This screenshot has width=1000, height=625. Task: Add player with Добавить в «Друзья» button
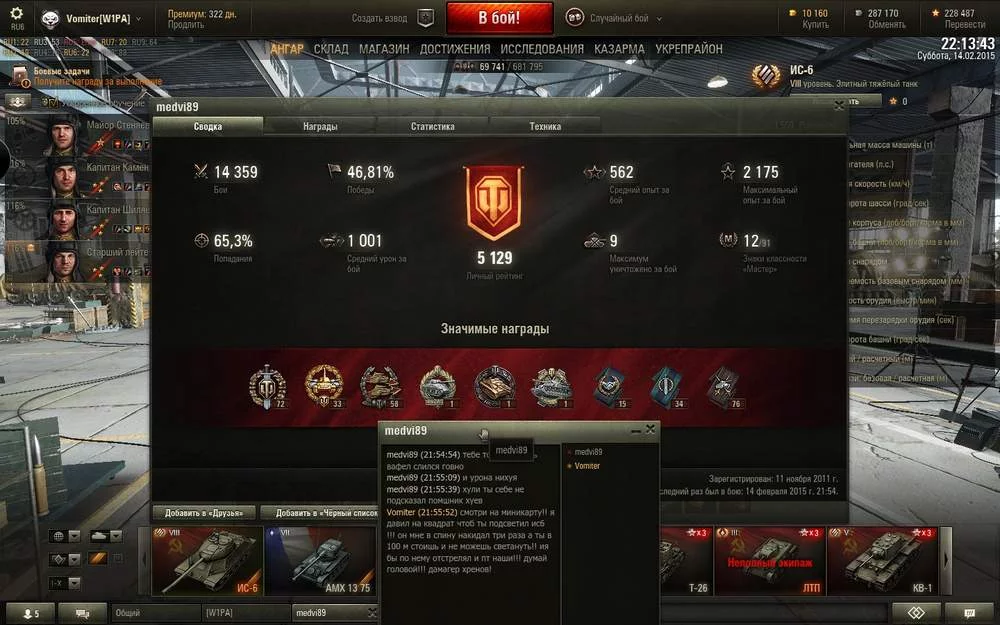click(204, 513)
